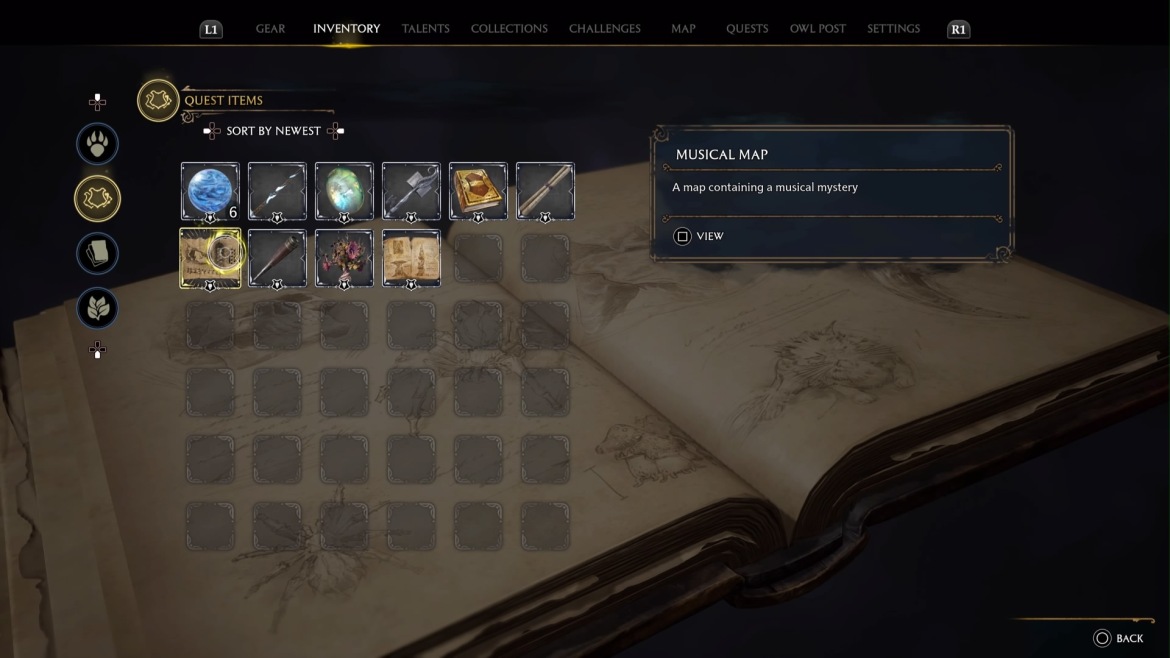Select the iridescent oval stone item

pos(344,191)
